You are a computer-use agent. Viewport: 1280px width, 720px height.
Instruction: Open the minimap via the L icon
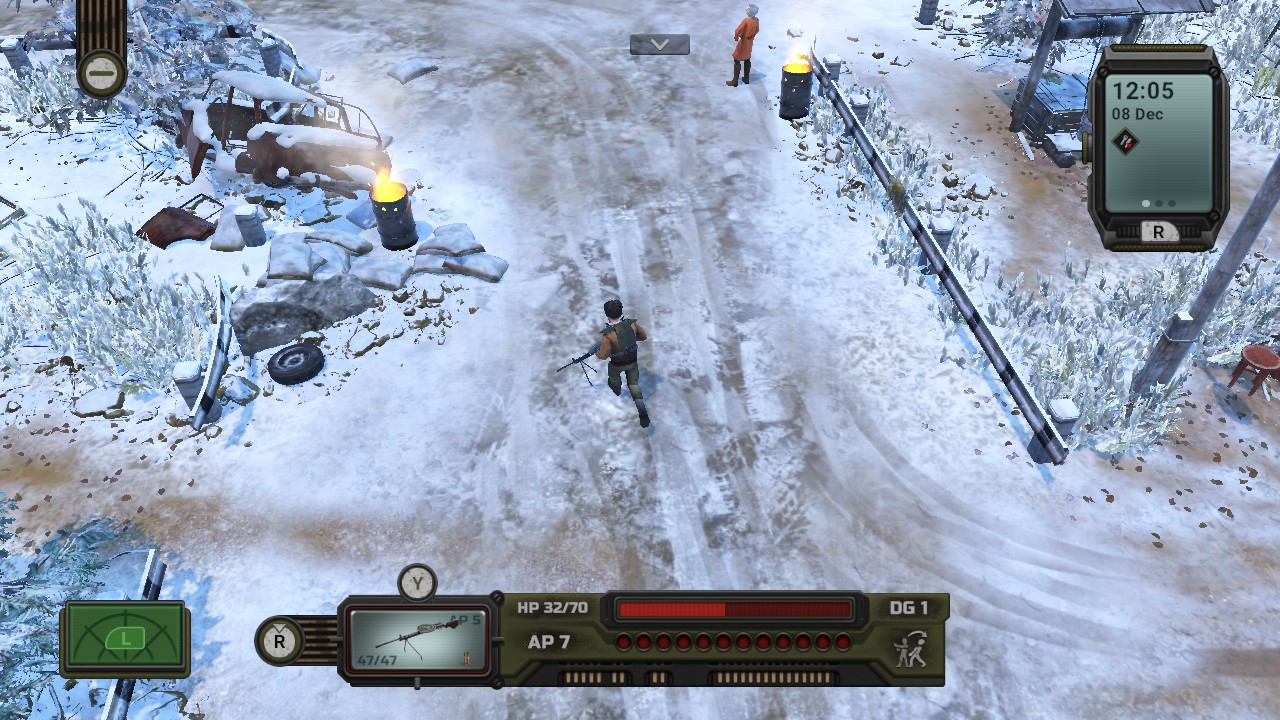click(x=124, y=637)
